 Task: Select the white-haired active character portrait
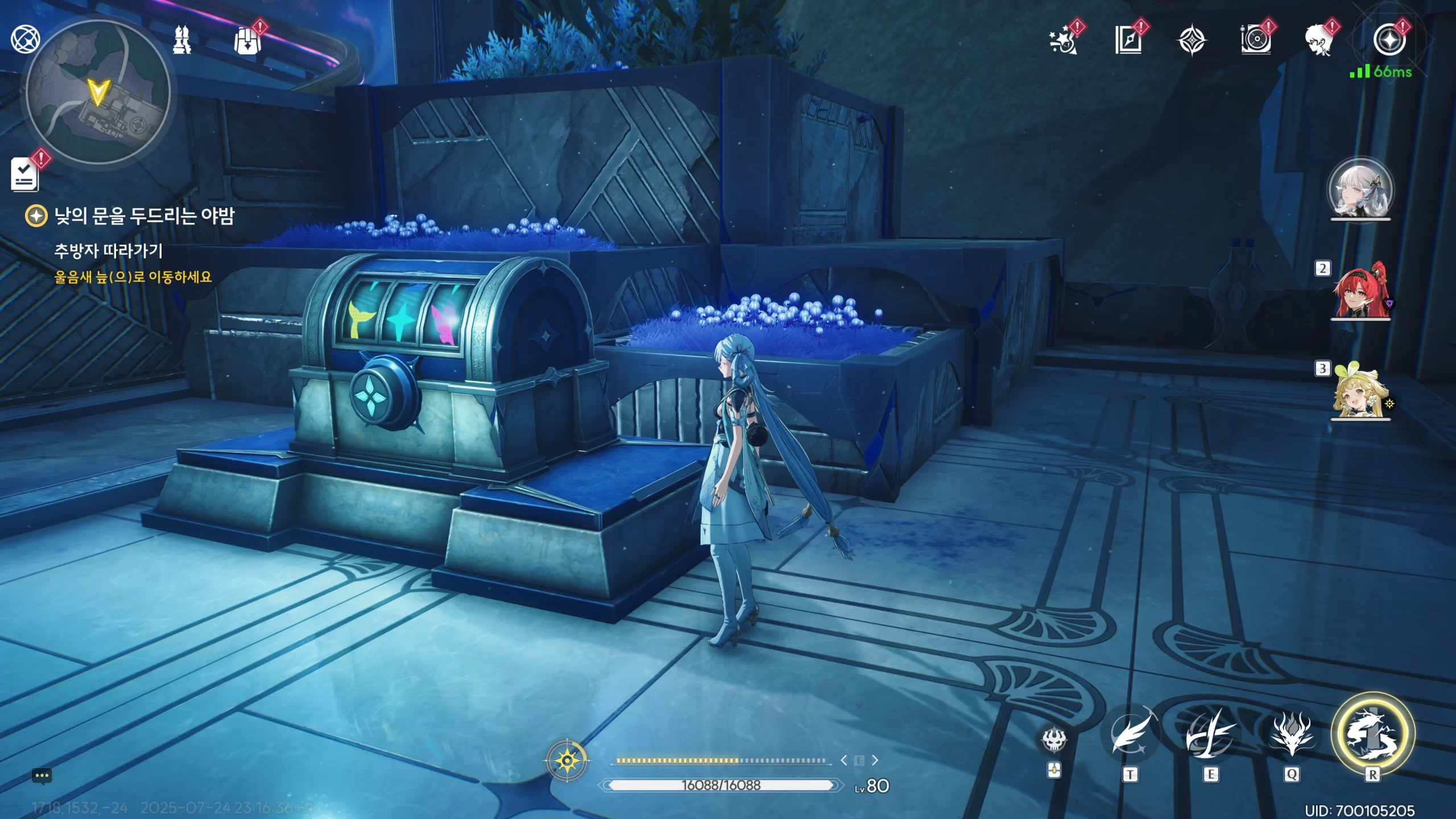1360,190
